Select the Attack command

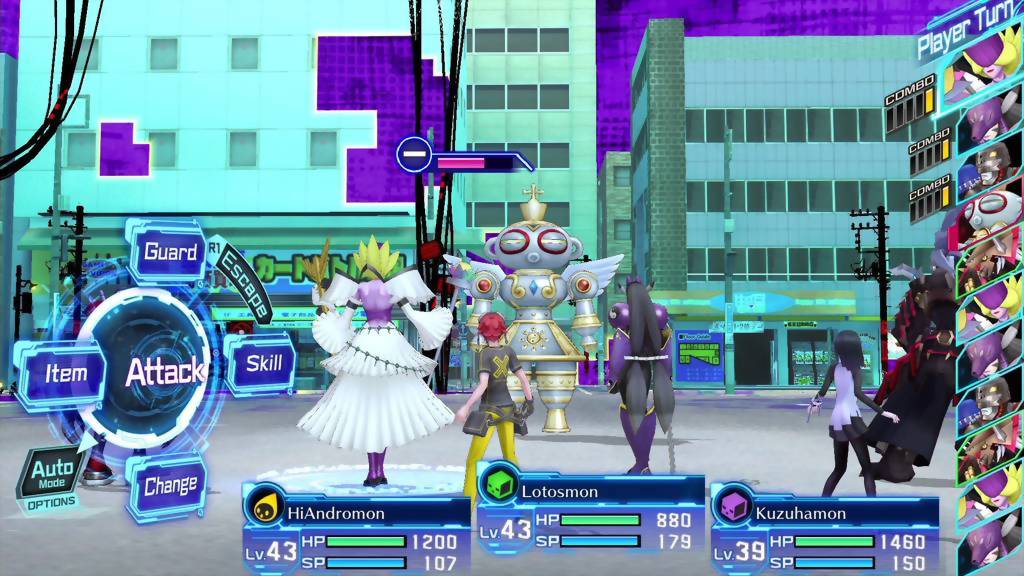point(164,372)
